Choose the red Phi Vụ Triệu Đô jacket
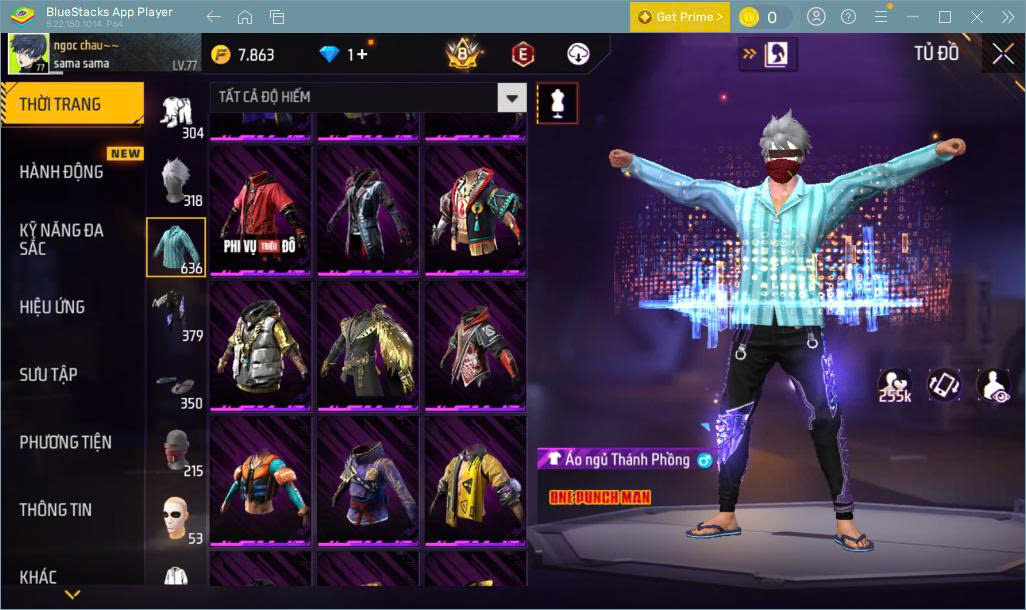 (261, 210)
